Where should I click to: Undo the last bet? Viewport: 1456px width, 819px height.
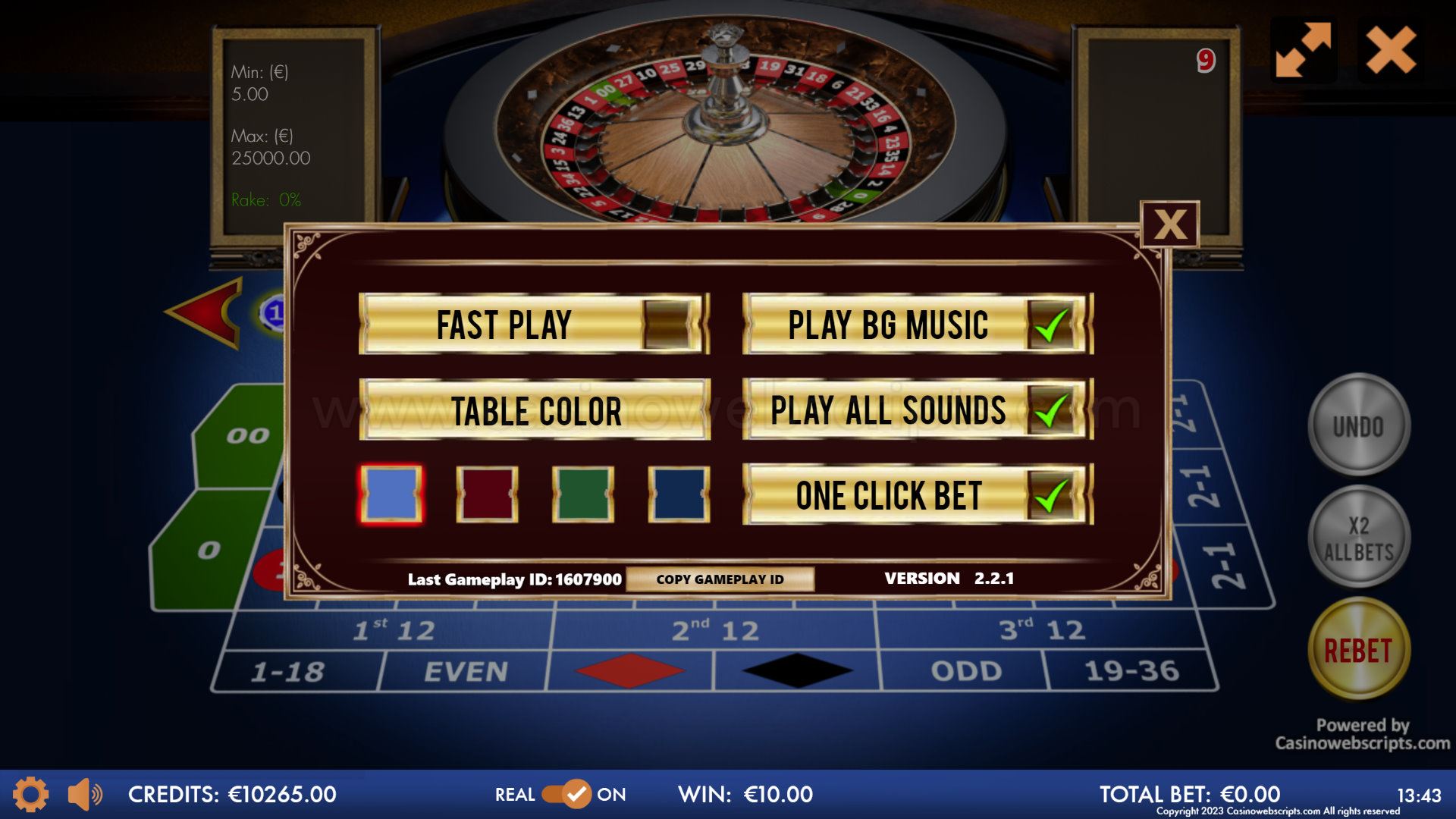click(1358, 425)
